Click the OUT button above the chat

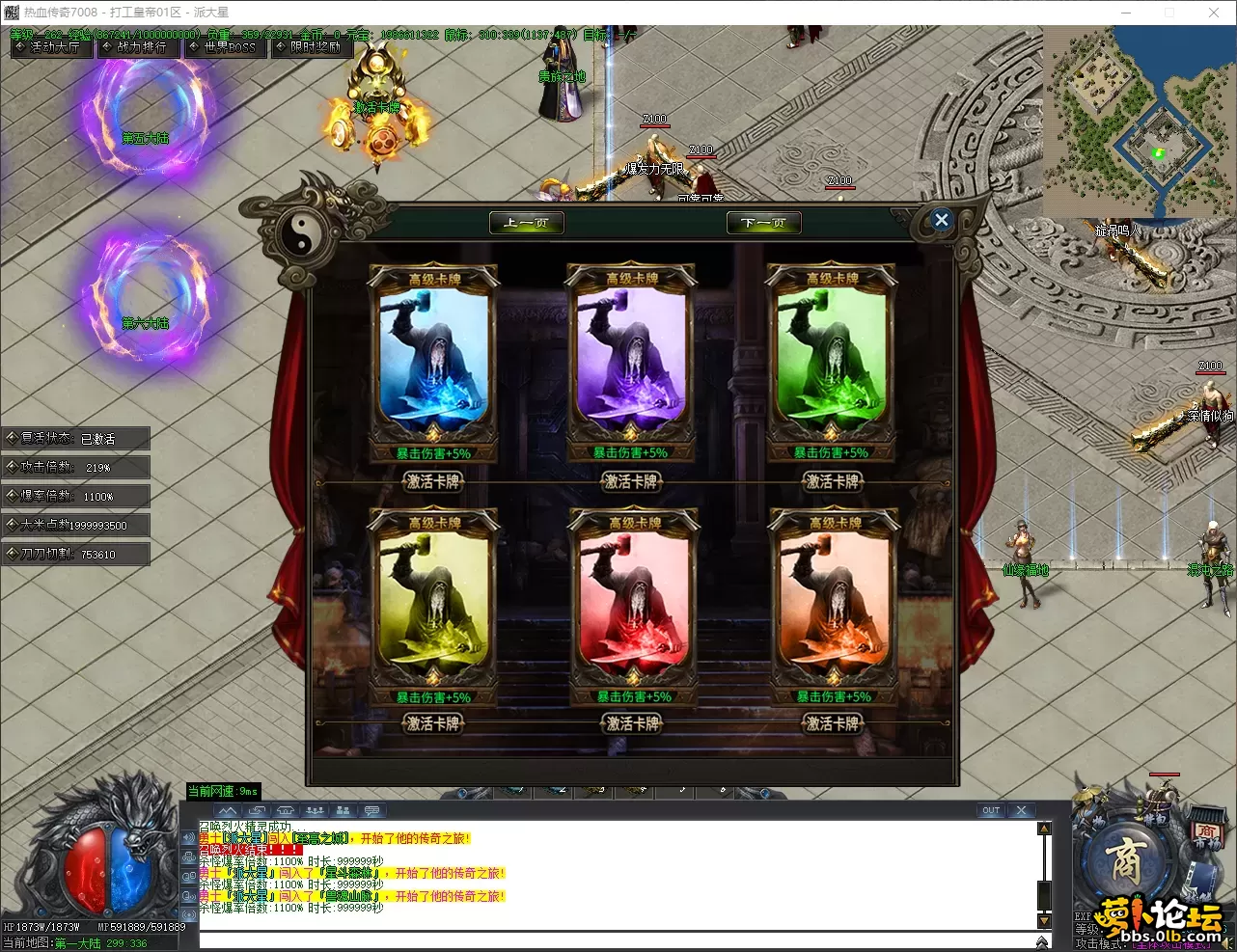(x=991, y=810)
